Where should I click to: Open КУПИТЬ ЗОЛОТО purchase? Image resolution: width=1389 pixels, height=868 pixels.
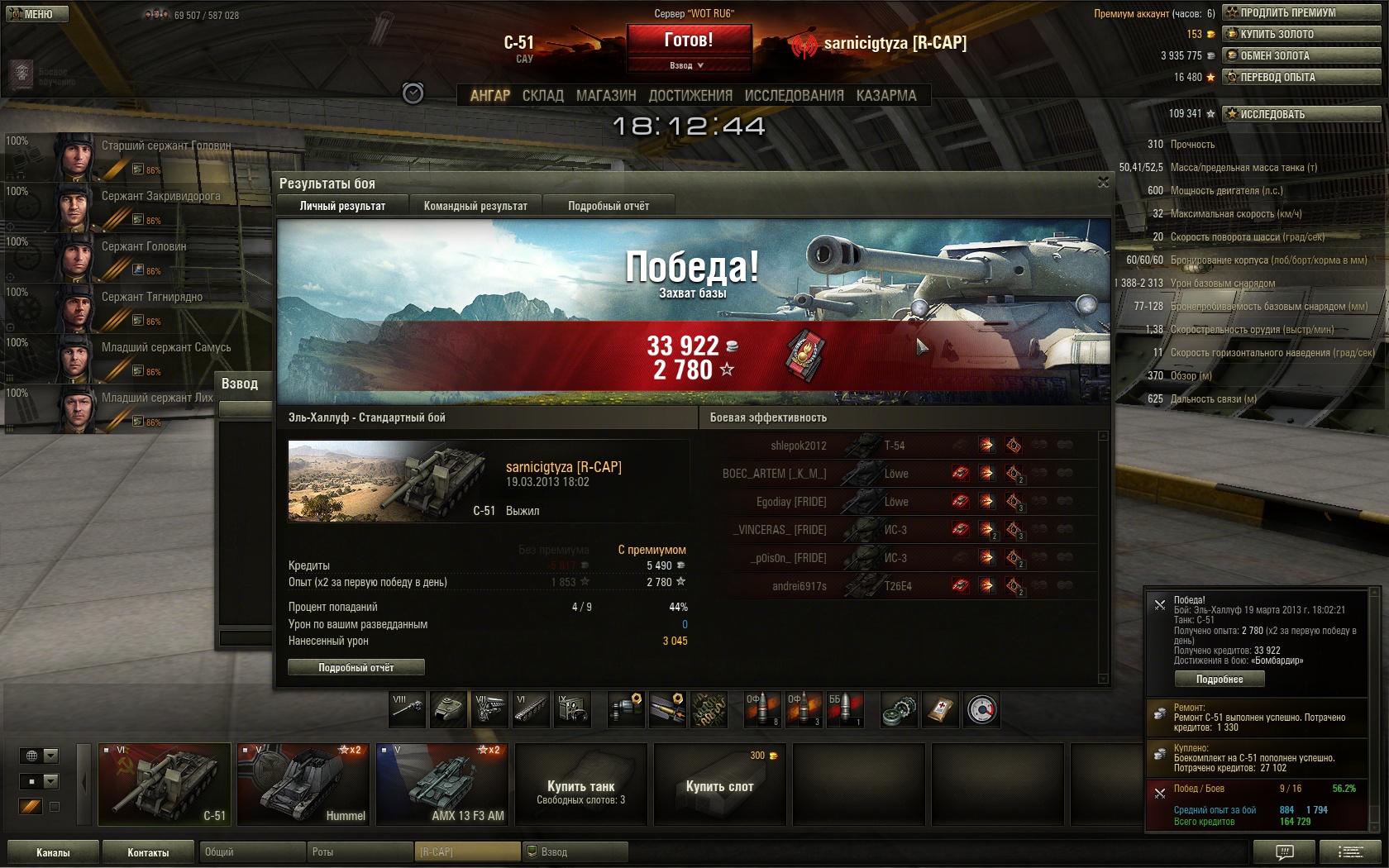coord(1301,34)
